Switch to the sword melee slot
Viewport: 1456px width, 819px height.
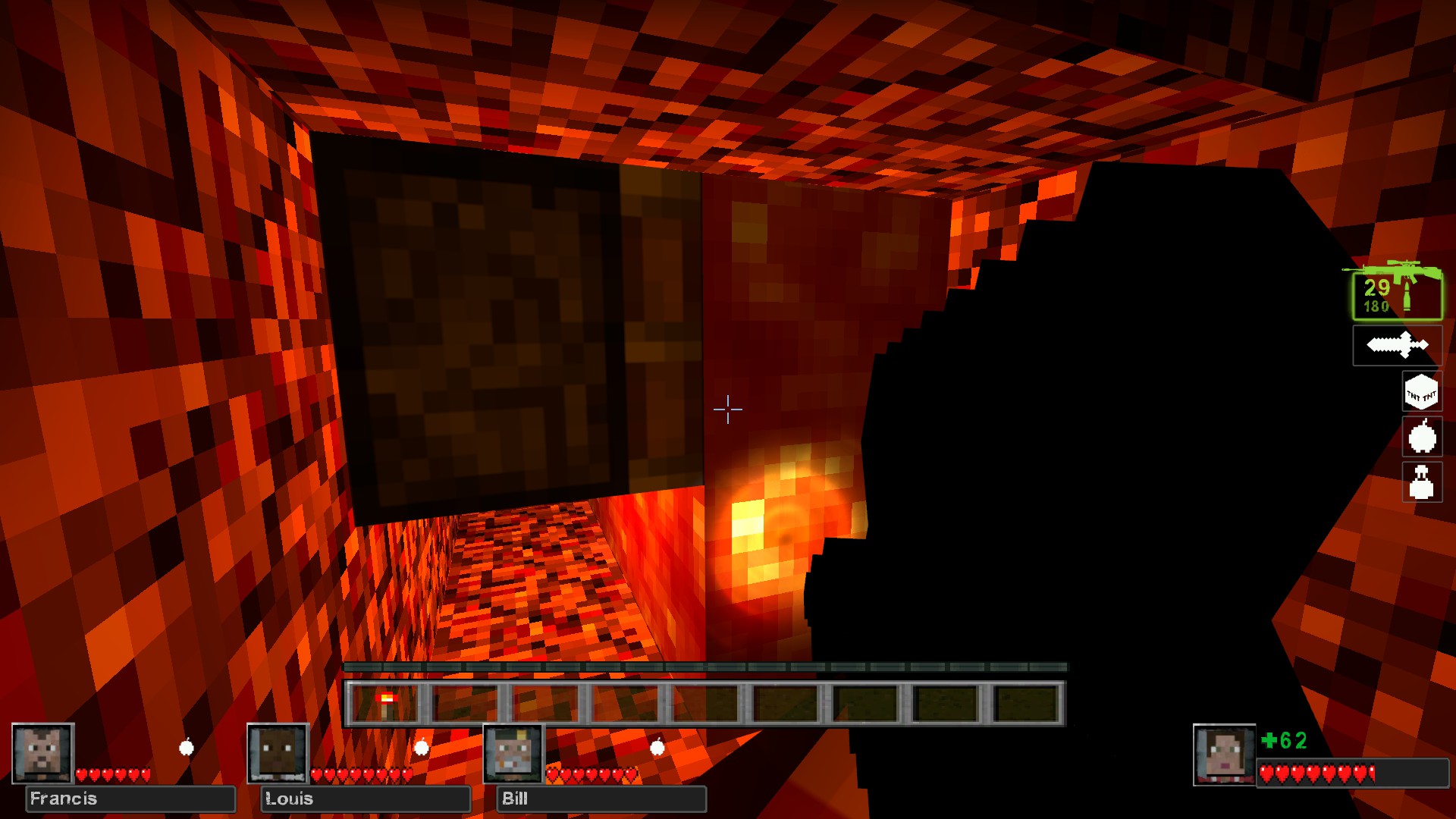click(1397, 346)
